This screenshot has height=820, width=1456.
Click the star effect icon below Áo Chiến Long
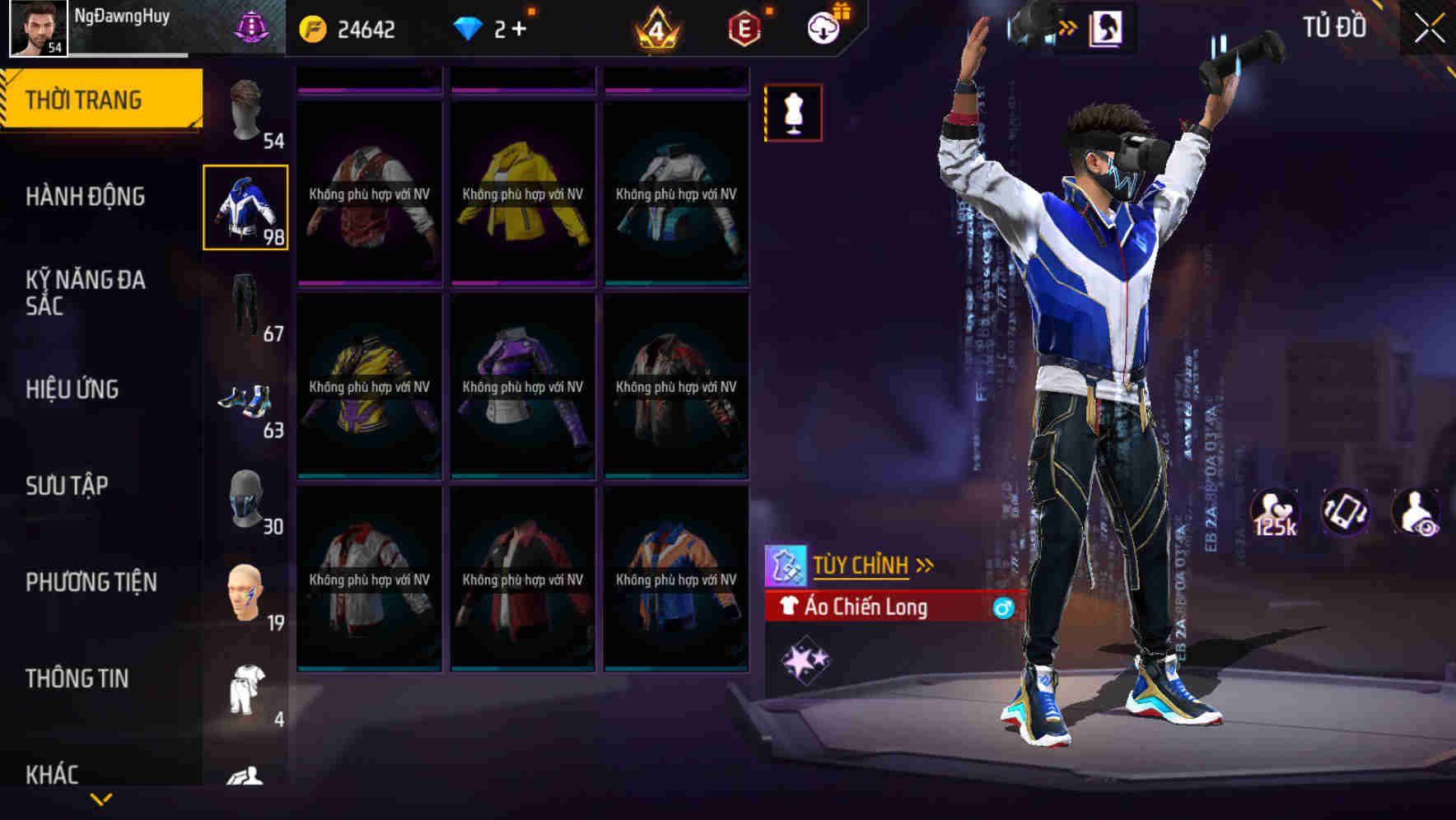coord(805,659)
